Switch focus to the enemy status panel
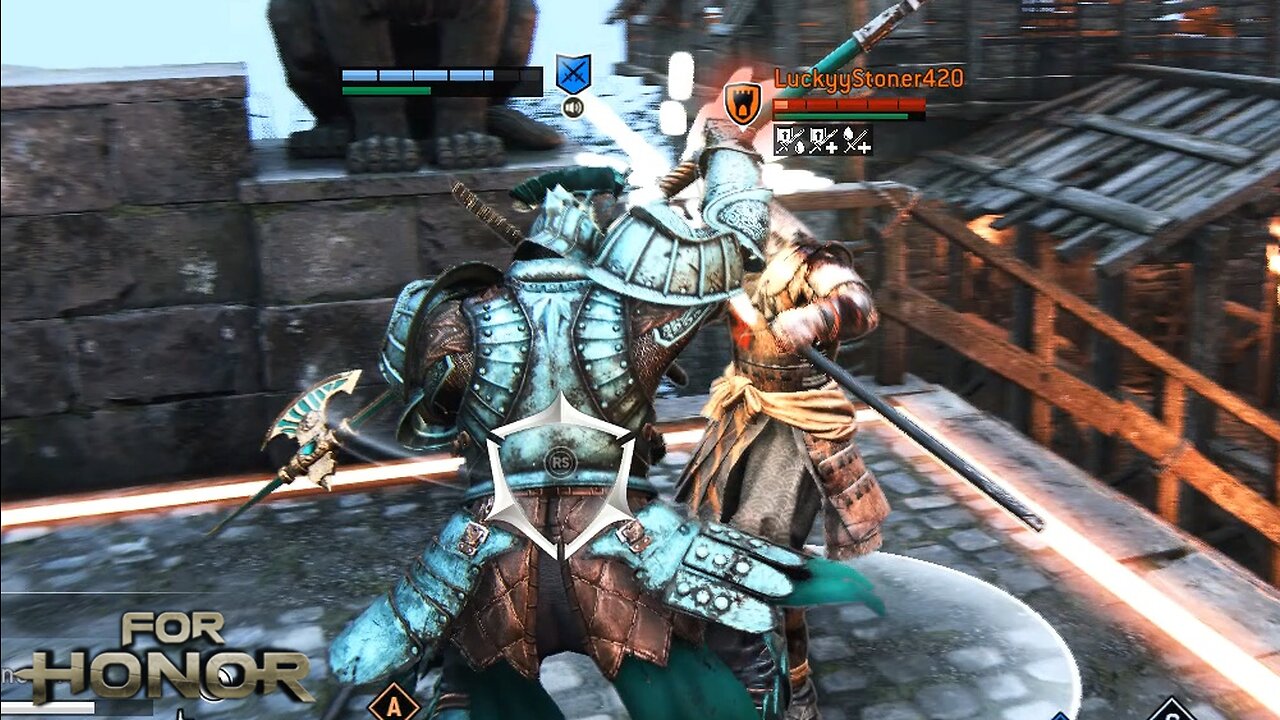Image resolution: width=1280 pixels, height=720 pixels. (850, 104)
